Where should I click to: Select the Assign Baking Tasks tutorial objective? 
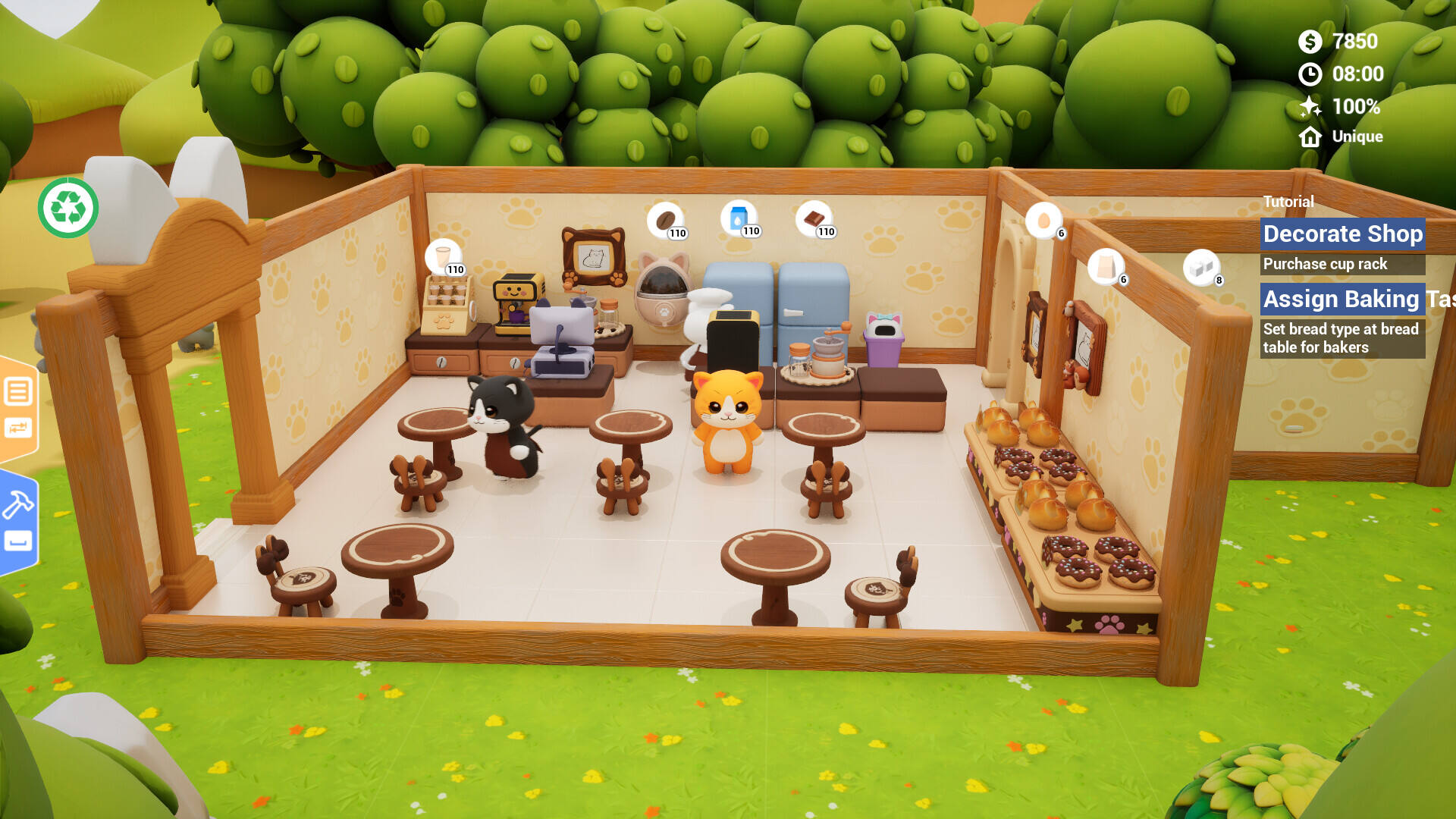[1341, 299]
